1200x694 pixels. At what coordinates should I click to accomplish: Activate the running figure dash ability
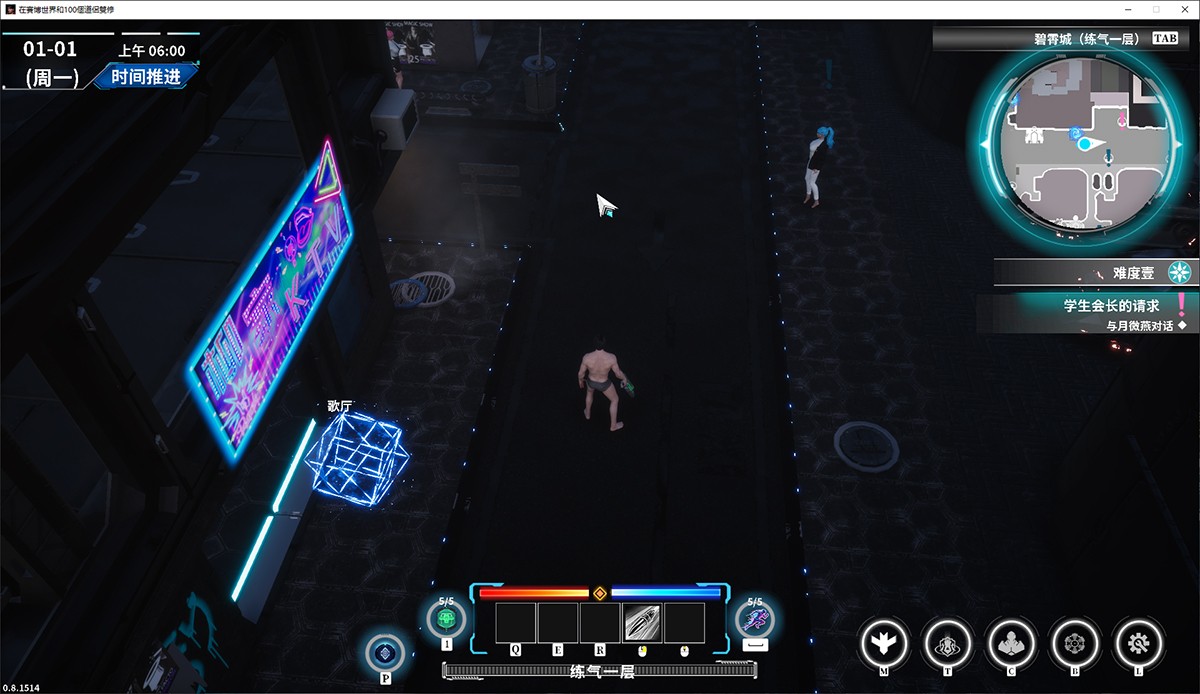point(755,620)
